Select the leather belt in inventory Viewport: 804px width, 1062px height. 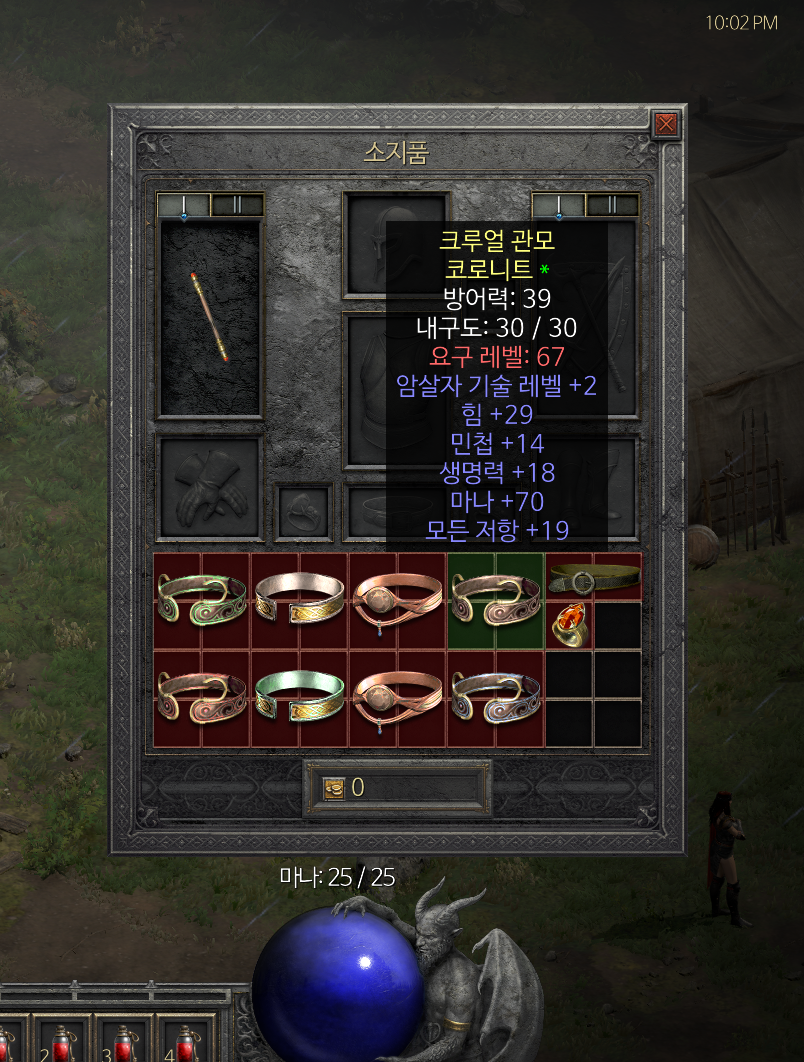tap(594, 577)
